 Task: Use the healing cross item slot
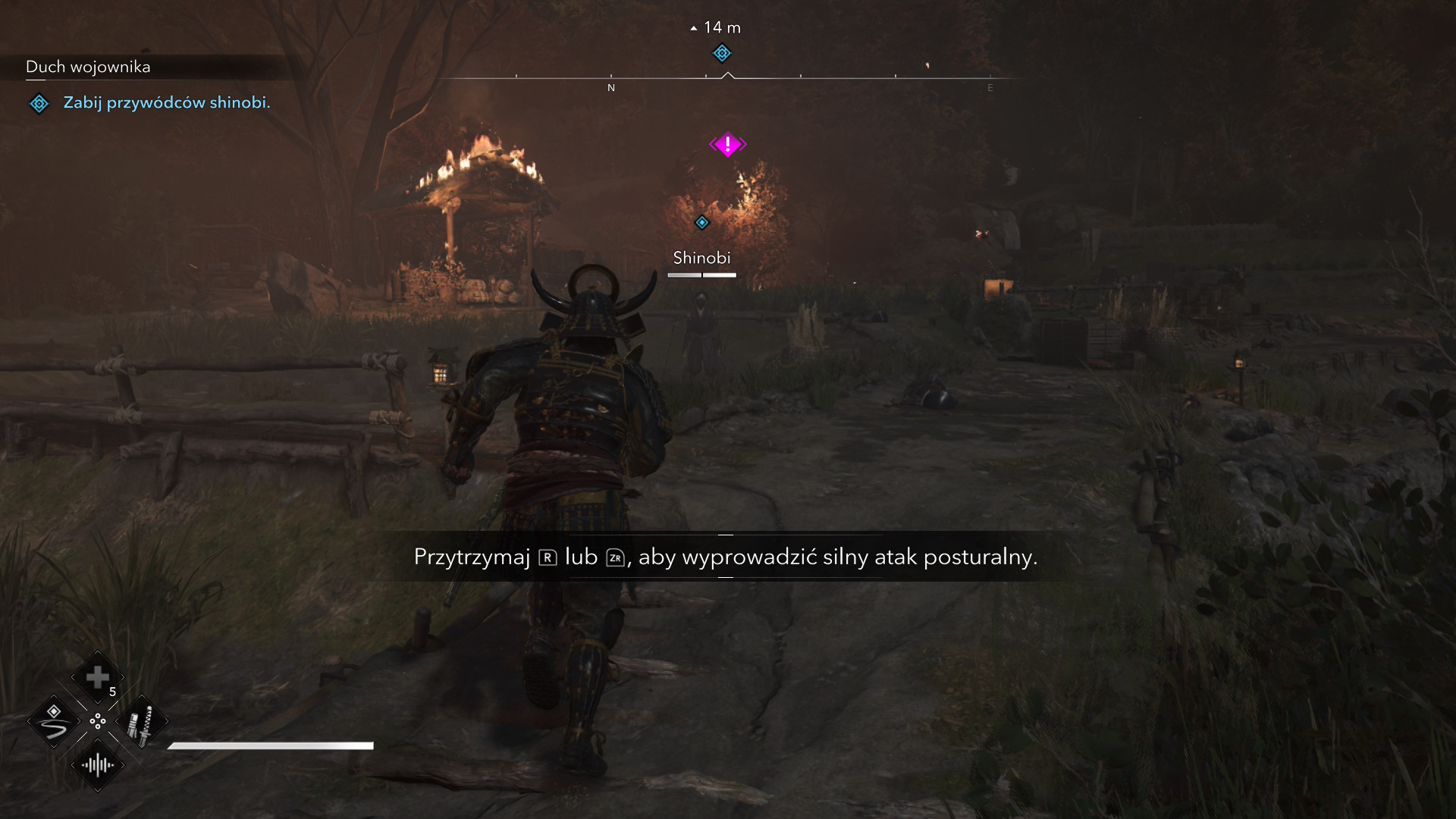(97, 677)
